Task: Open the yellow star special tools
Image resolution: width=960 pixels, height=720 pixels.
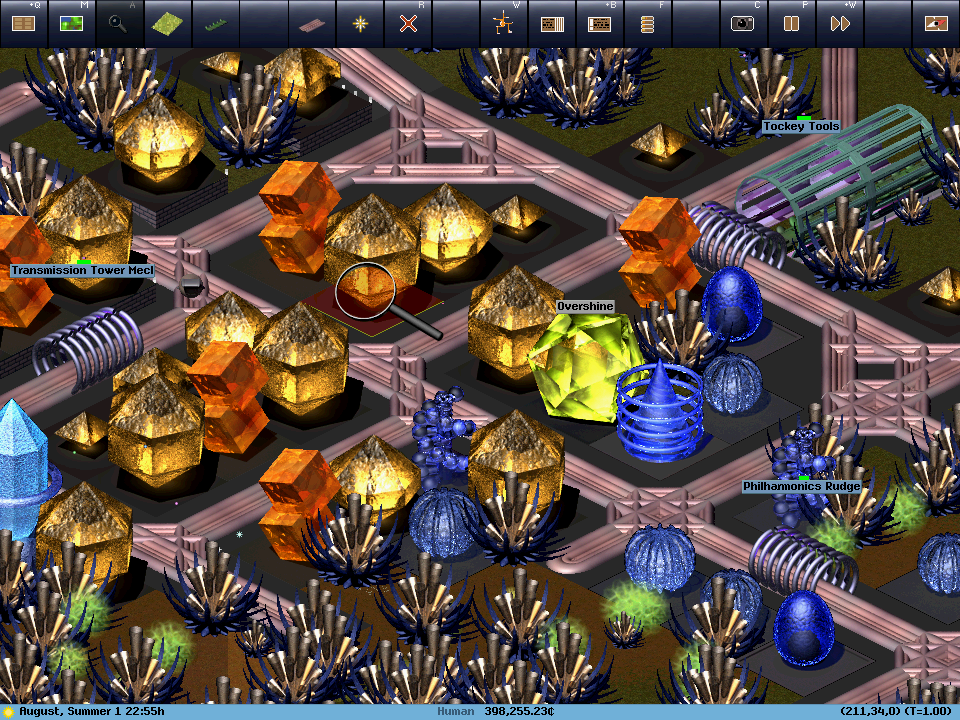Action: (x=359, y=24)
